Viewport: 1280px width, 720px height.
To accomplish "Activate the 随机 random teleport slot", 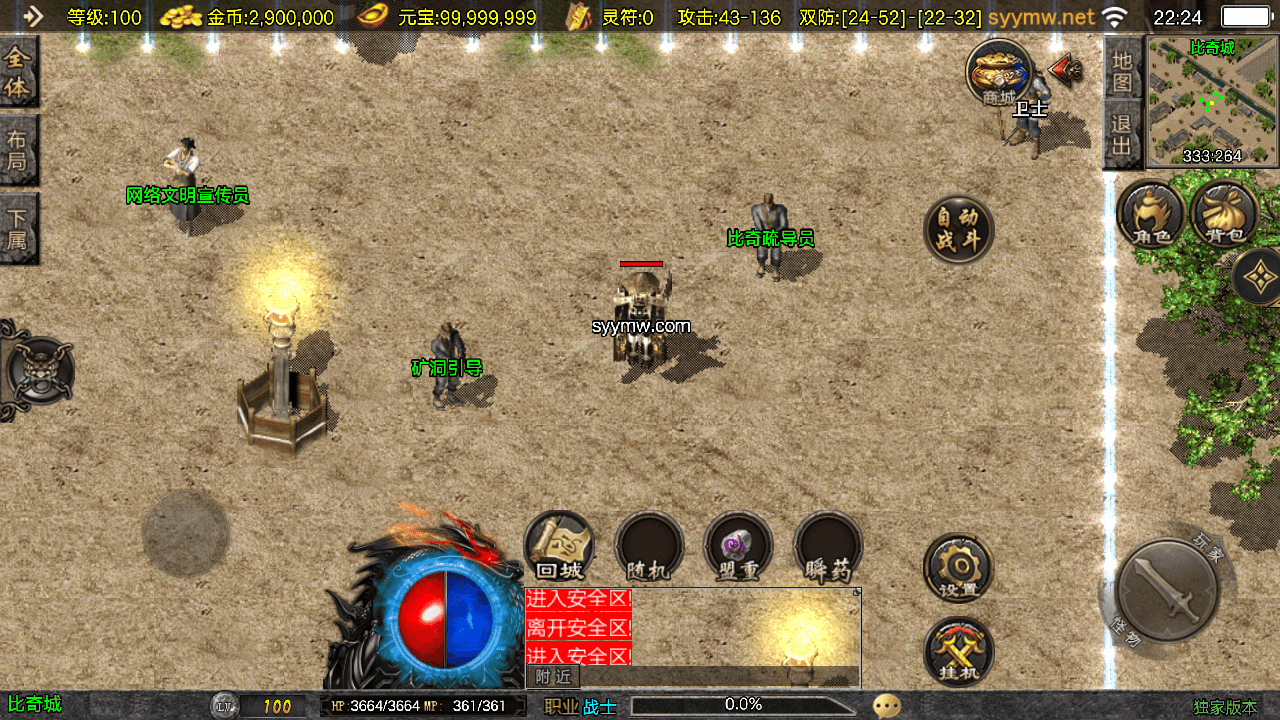I will [648, 547].
